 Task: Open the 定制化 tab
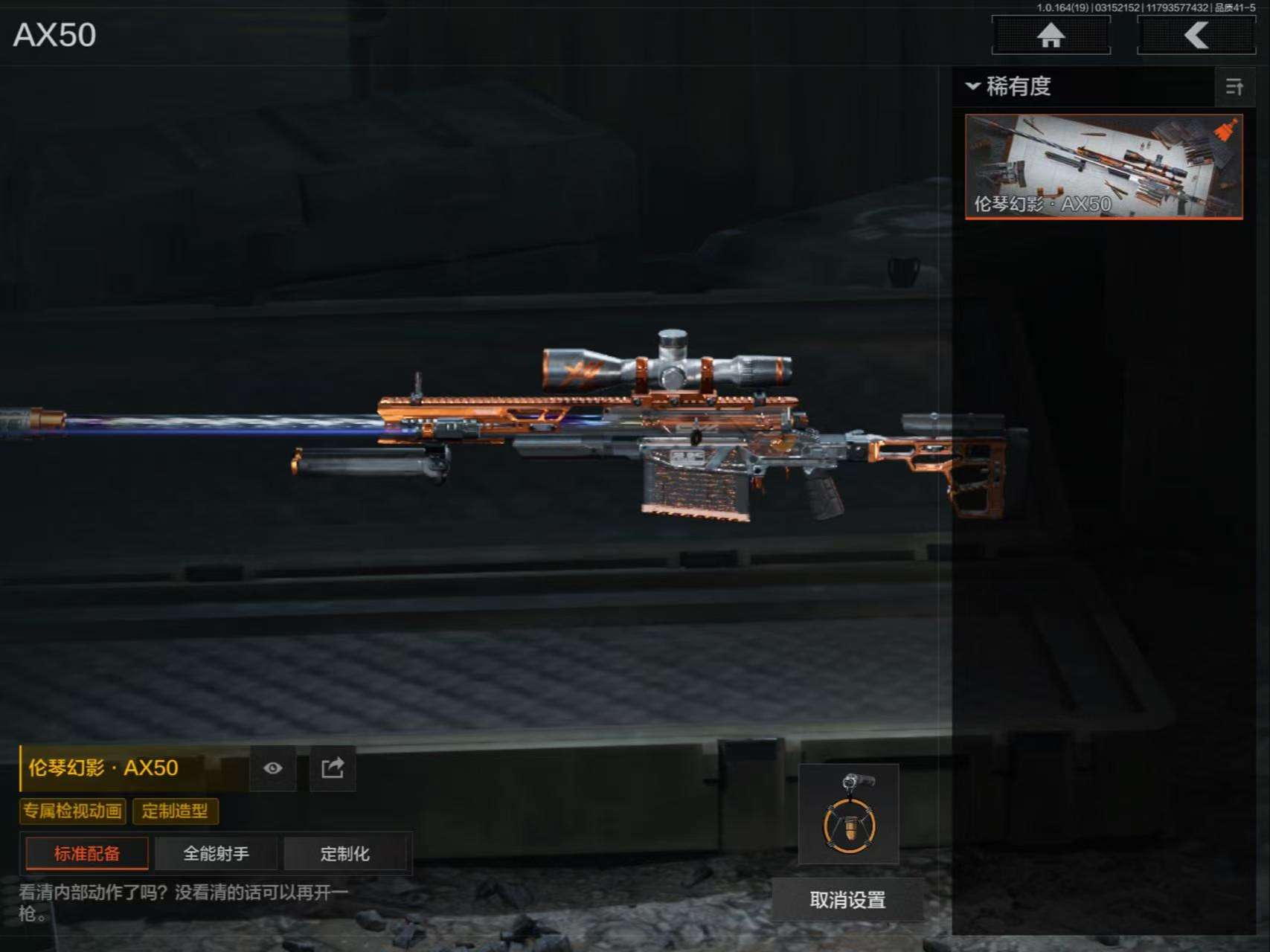pos(345,853)
